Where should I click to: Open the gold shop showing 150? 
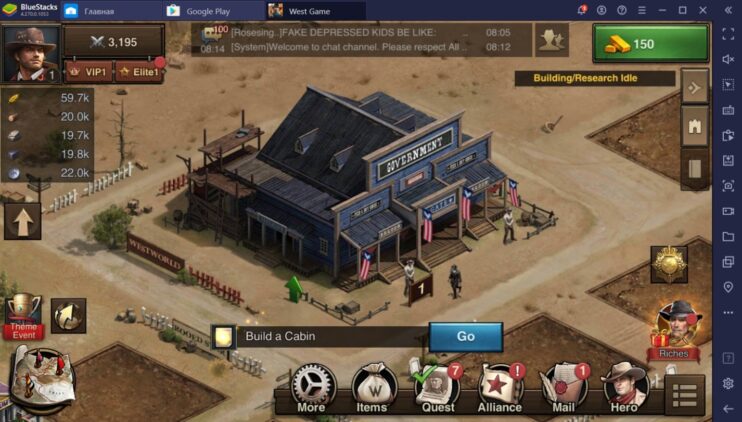[650, 44]
